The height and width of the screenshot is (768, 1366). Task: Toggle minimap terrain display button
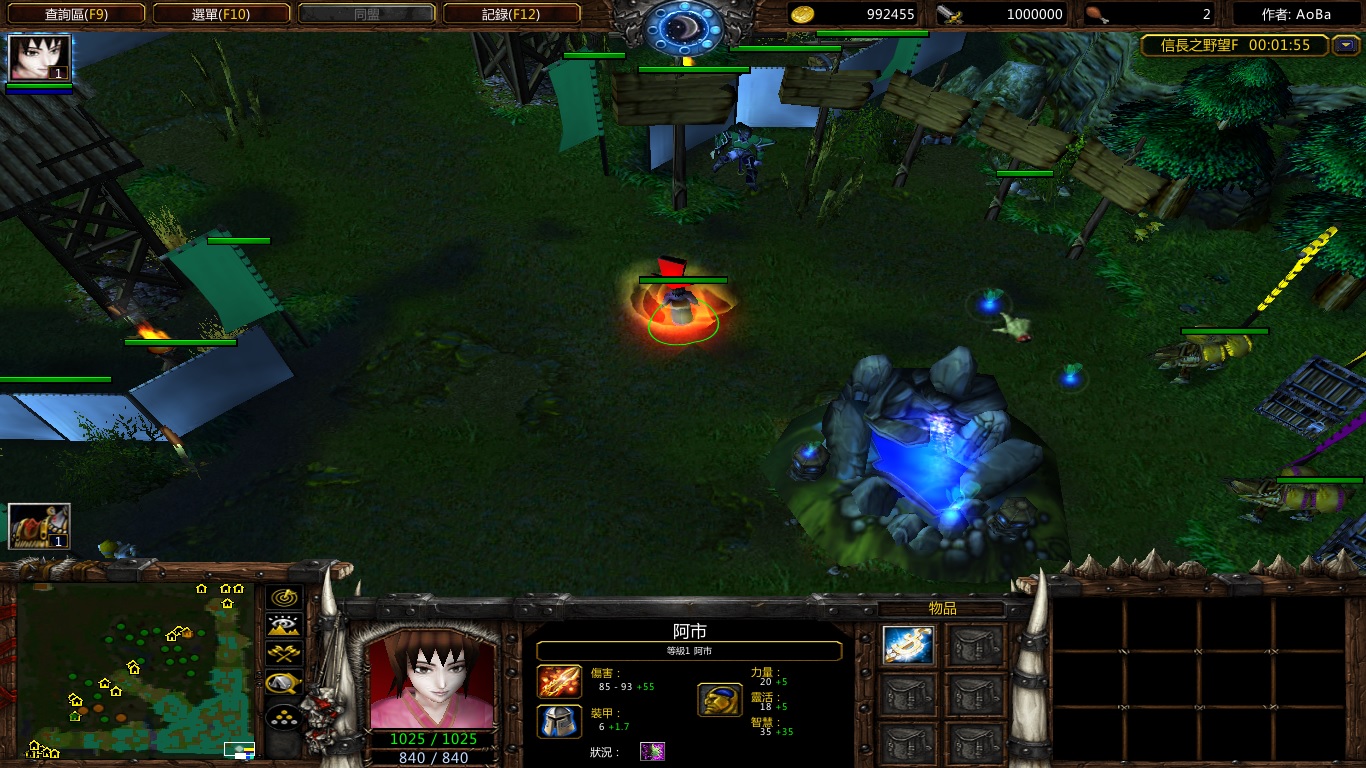(284, 626)
